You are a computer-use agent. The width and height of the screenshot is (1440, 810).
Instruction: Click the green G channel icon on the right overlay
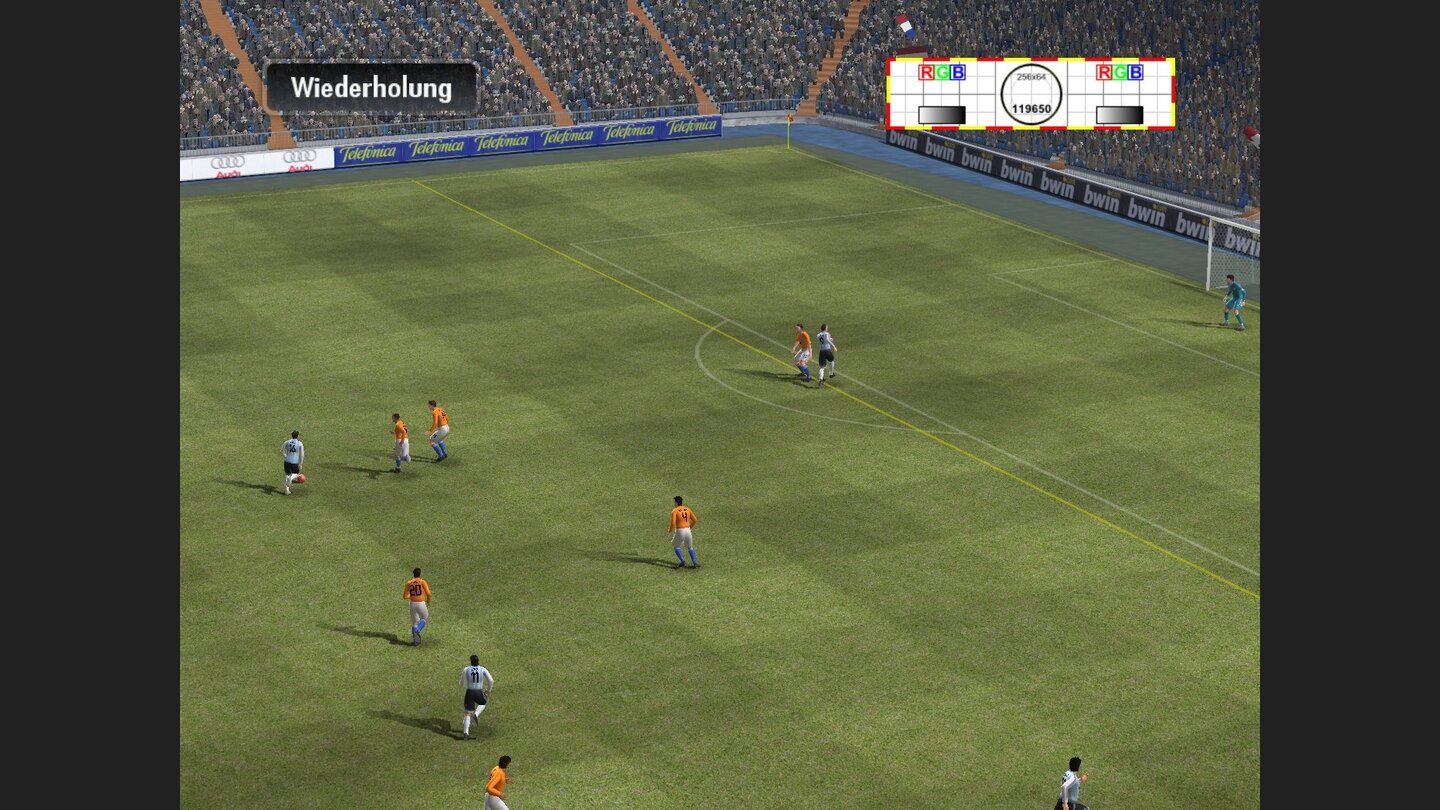1120,72
